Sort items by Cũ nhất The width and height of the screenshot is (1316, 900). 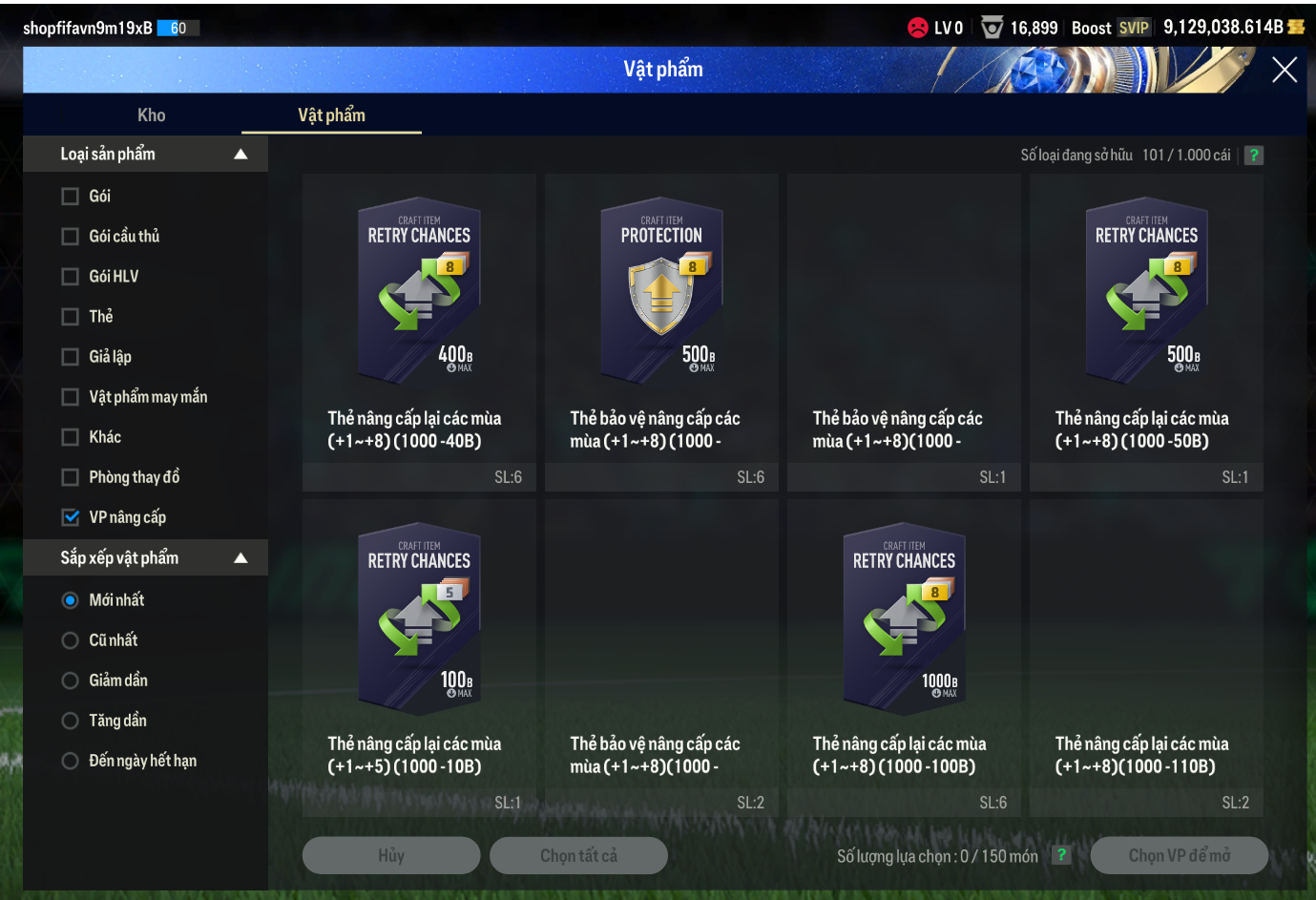pyautogui.click(x=71, y=640)
